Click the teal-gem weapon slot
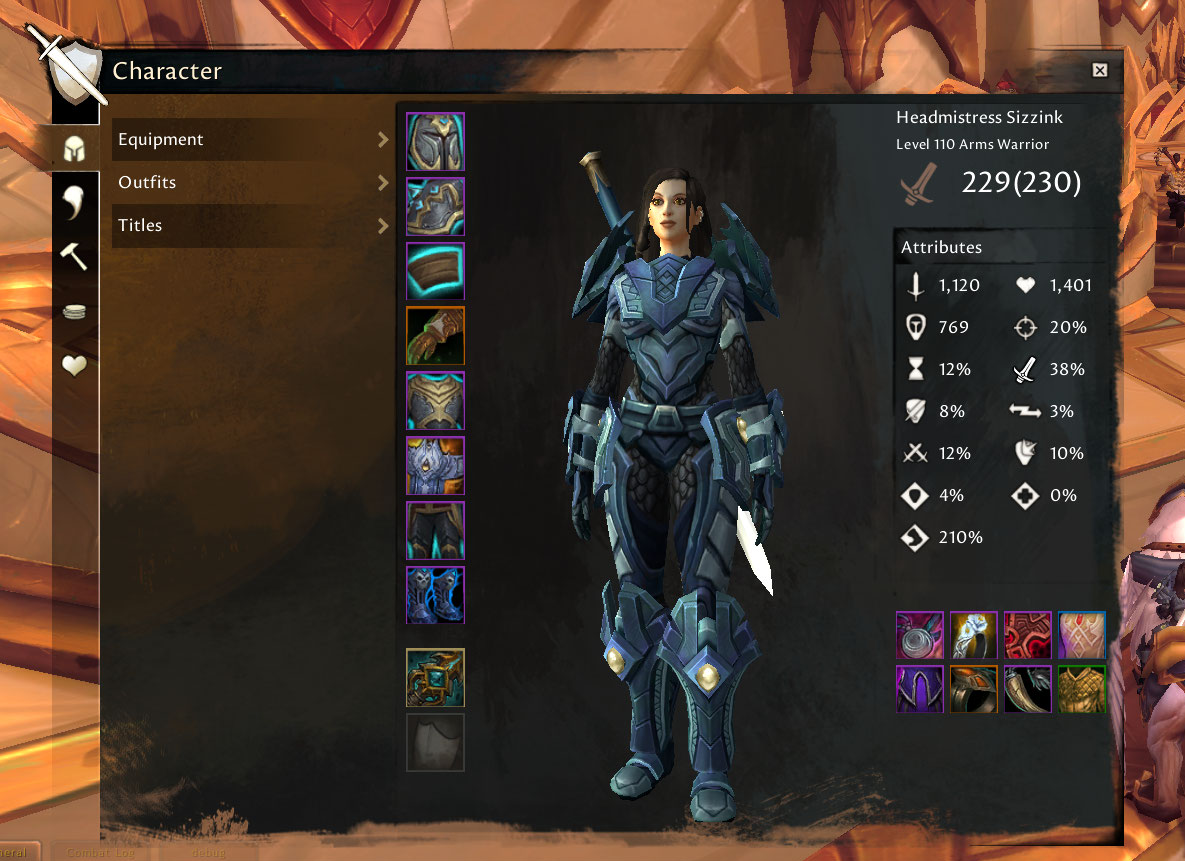Image resolution: width=1185 pixels, height=861 pixels. [435, 677]
